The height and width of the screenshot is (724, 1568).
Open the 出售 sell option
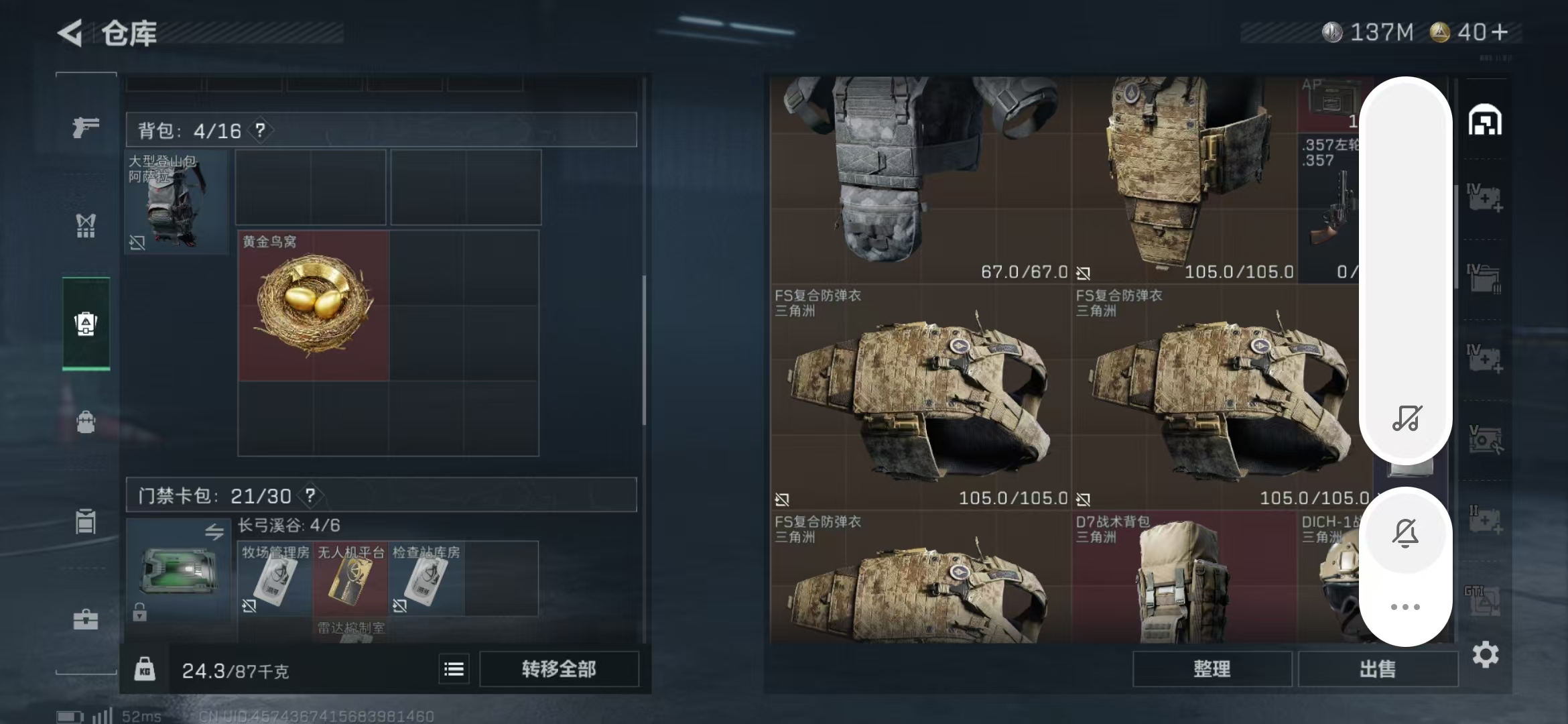pyautogui.click(x=1378, y=669)
